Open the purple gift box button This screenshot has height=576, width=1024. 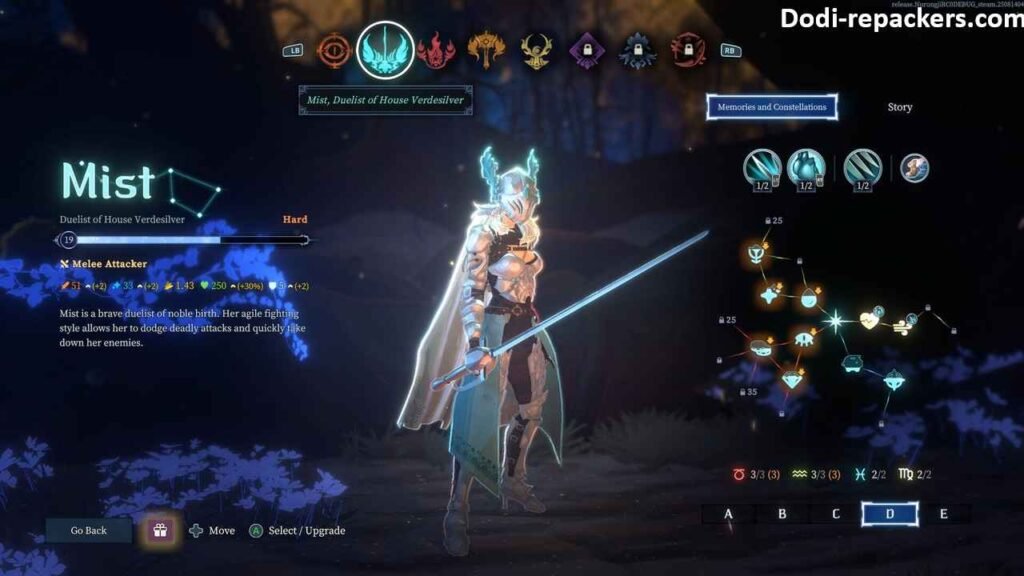point(159,530)
